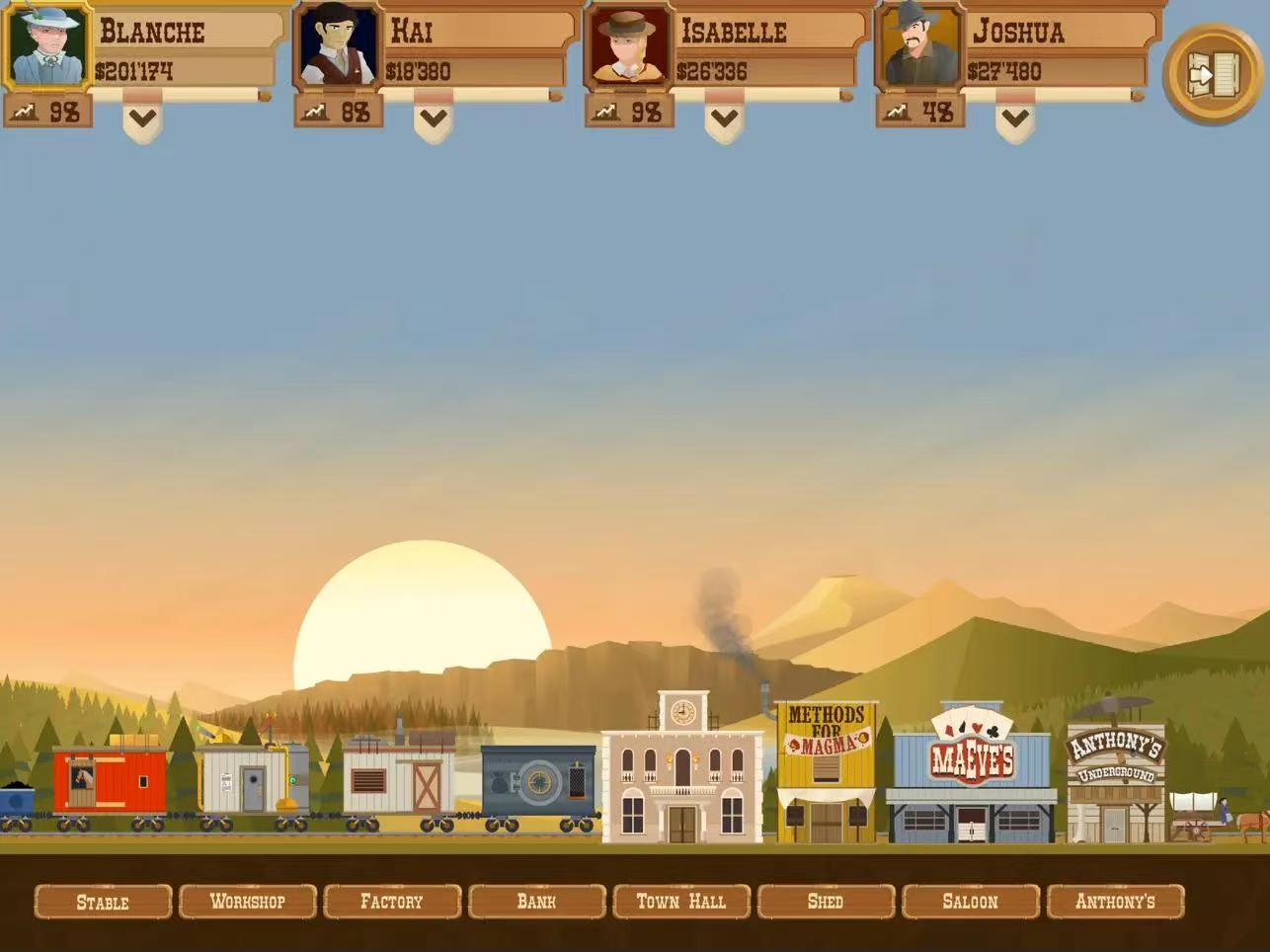1270x952 pixels.
Task: Select Blanche's portrait
Action: tap(46, 46)
